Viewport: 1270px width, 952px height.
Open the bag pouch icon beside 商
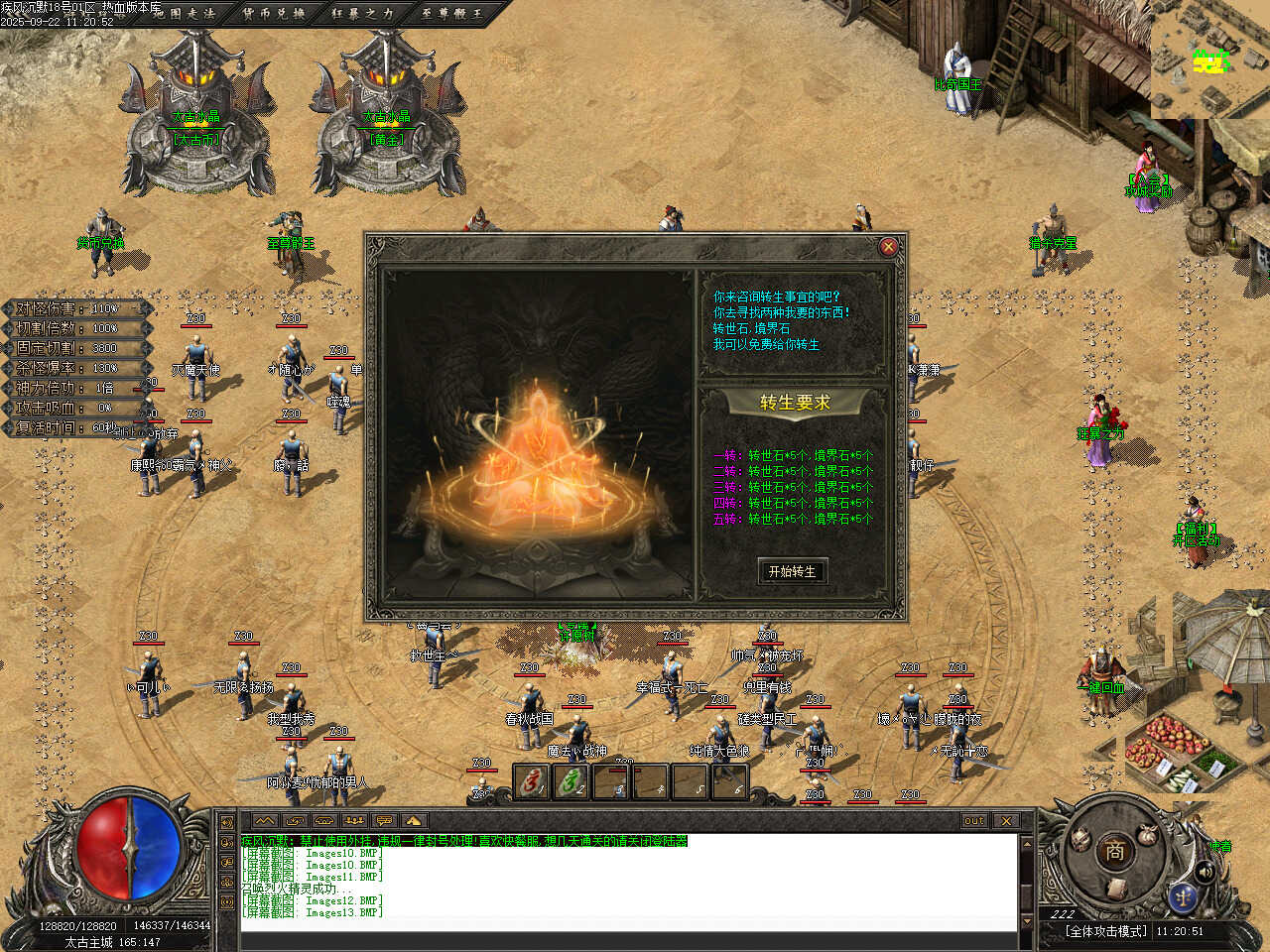[x=1150, y=834]
